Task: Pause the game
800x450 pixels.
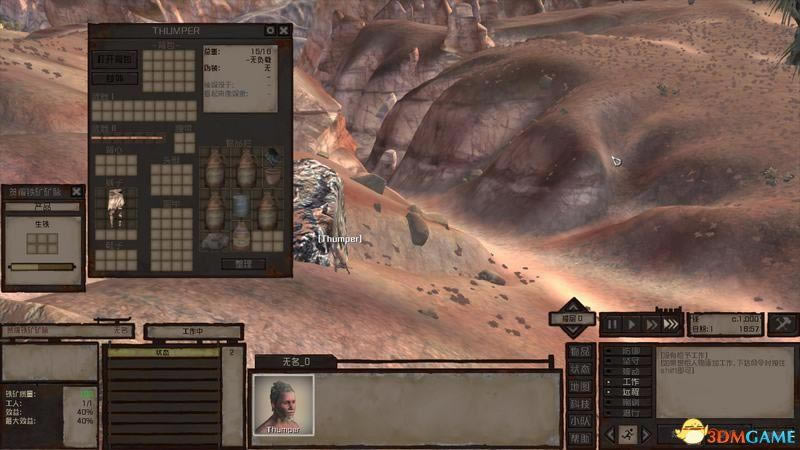Action: tap(611, 324)
